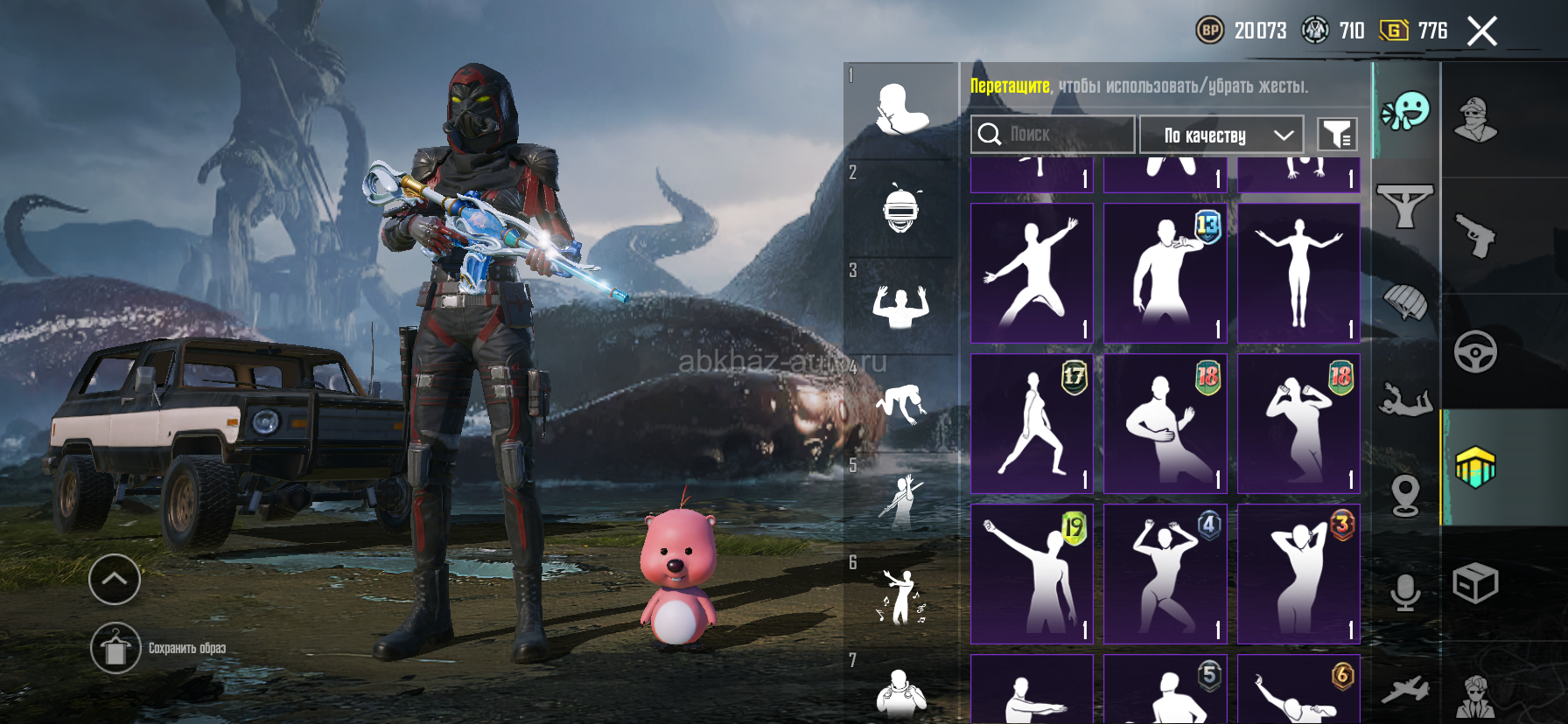1568x724 pixels.
Task: Open the microphone voice pack tab
Action: (x=1405, y=593)
